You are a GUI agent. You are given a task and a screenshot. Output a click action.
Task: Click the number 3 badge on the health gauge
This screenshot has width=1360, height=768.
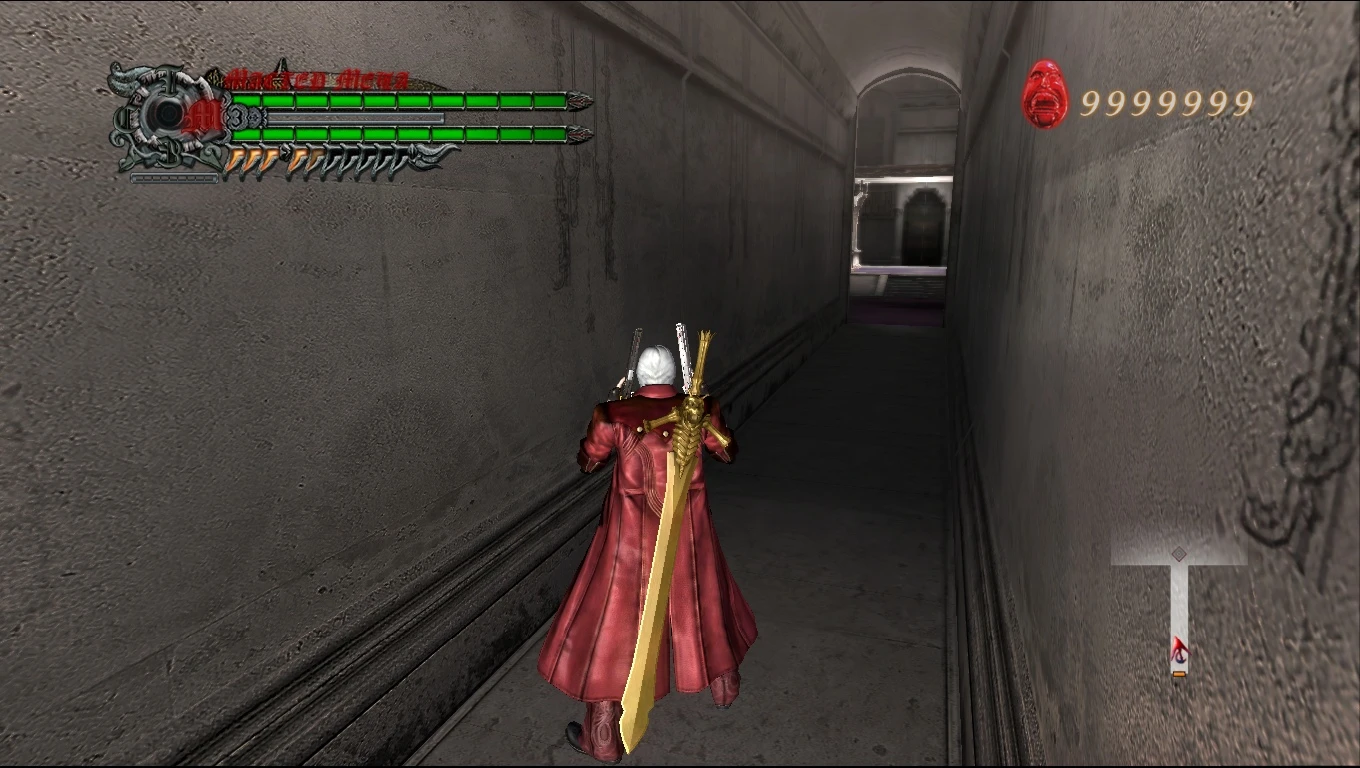[x=236, y=115]
